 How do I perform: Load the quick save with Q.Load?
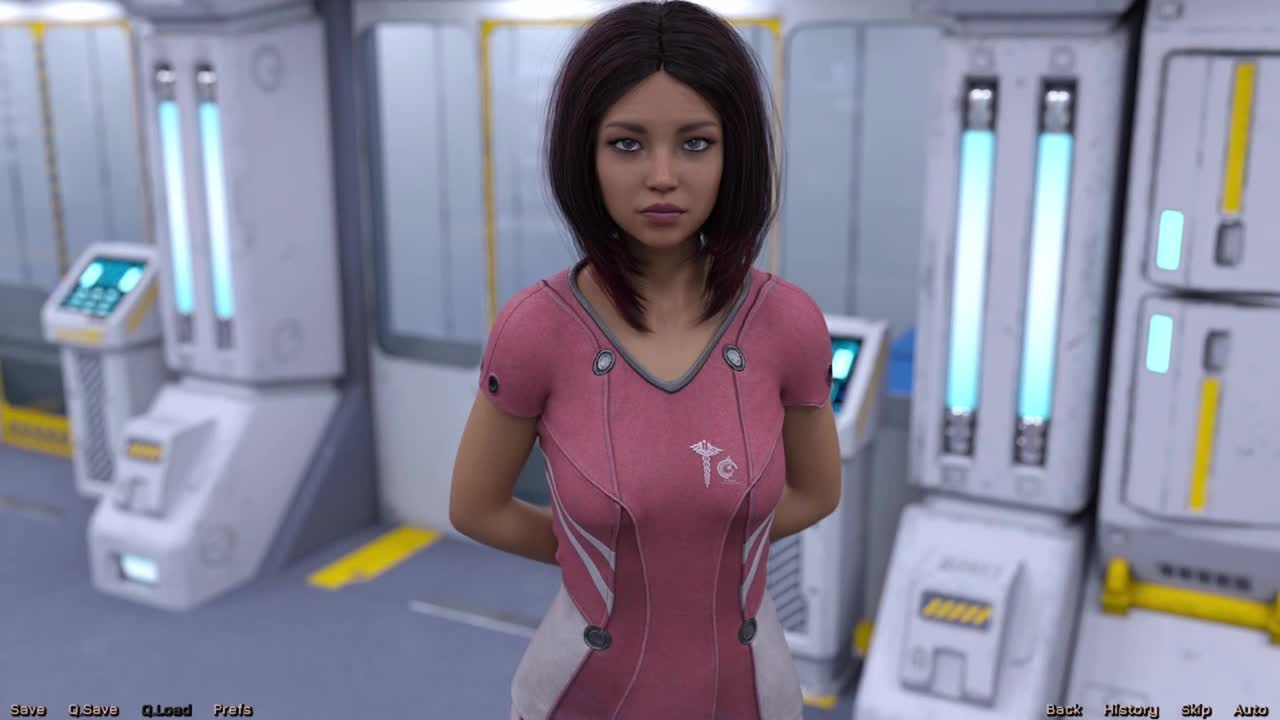(166, 710)
